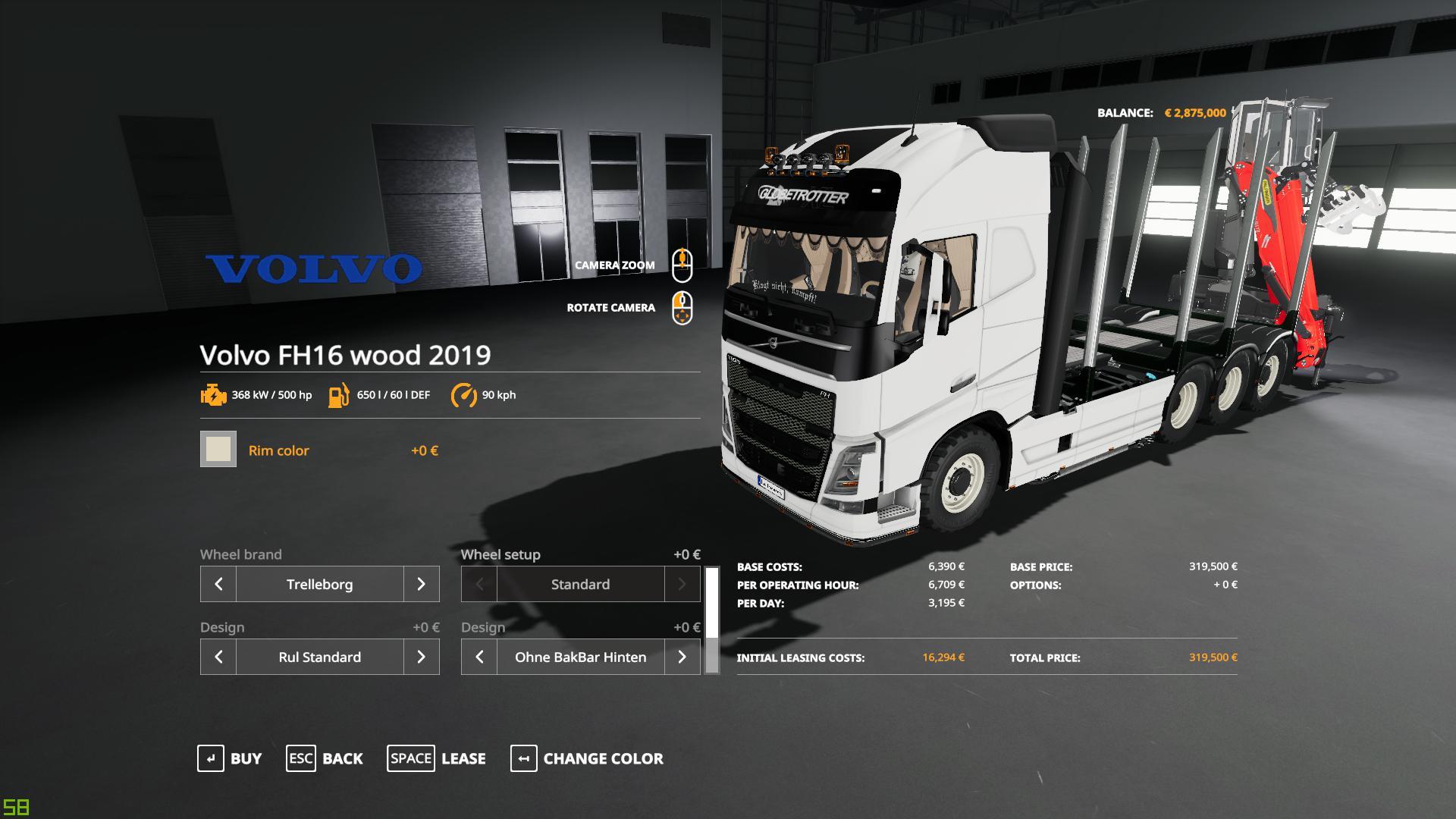Click the options list scrollbar

coord(712,620)
